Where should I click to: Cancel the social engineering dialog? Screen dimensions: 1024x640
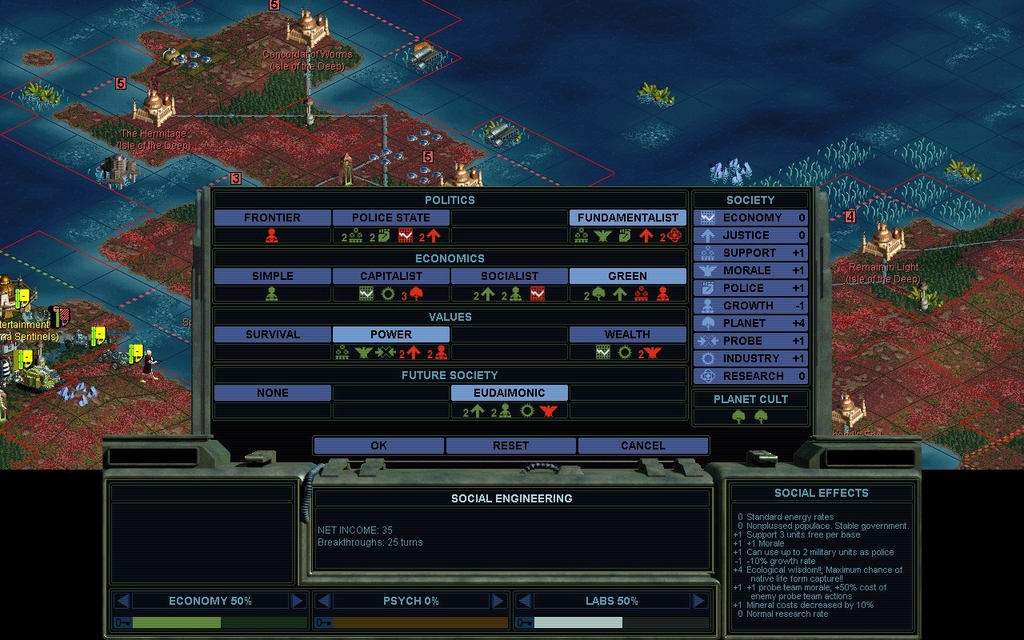[643, 446]
